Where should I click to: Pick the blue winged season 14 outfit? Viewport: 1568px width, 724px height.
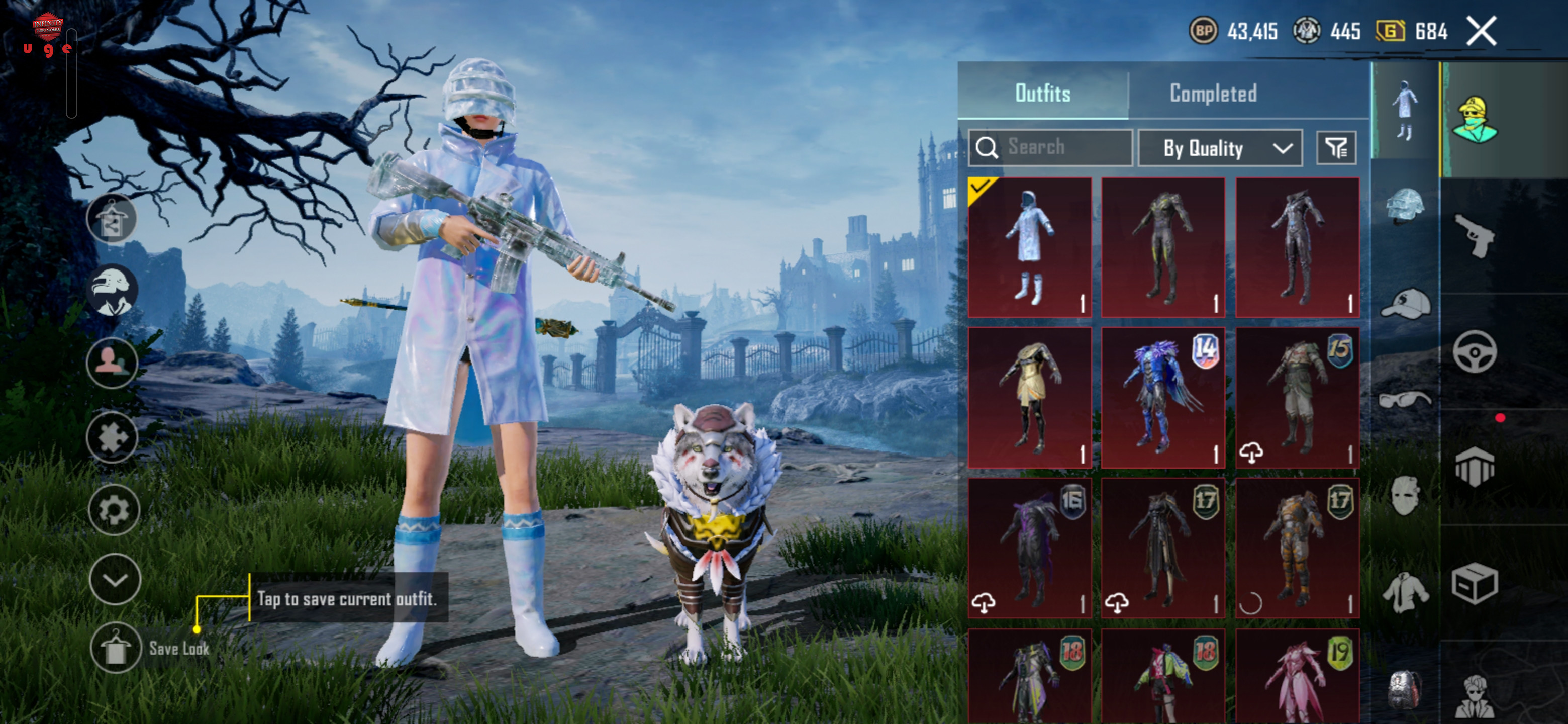(1162, 398)
